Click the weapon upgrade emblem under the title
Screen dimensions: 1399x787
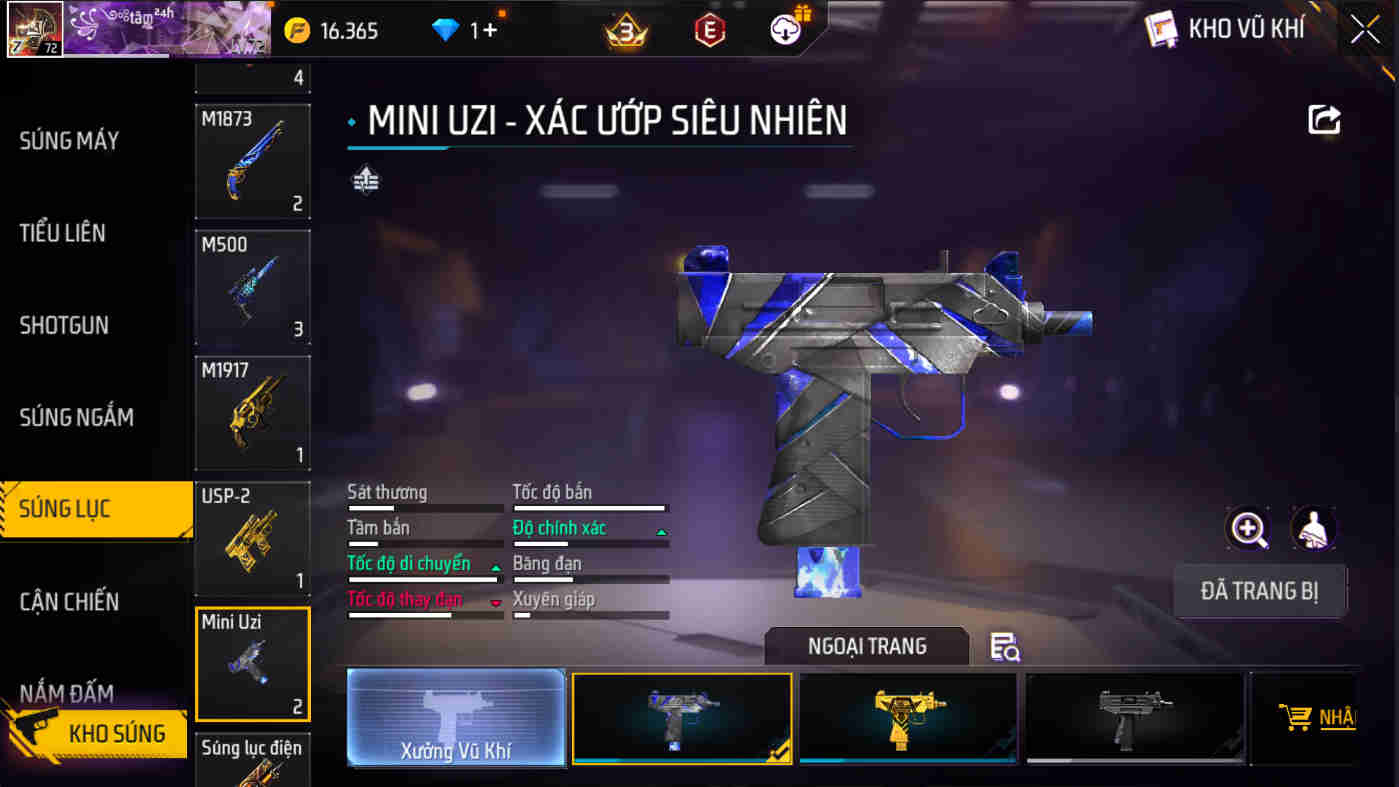click(366, 181)
